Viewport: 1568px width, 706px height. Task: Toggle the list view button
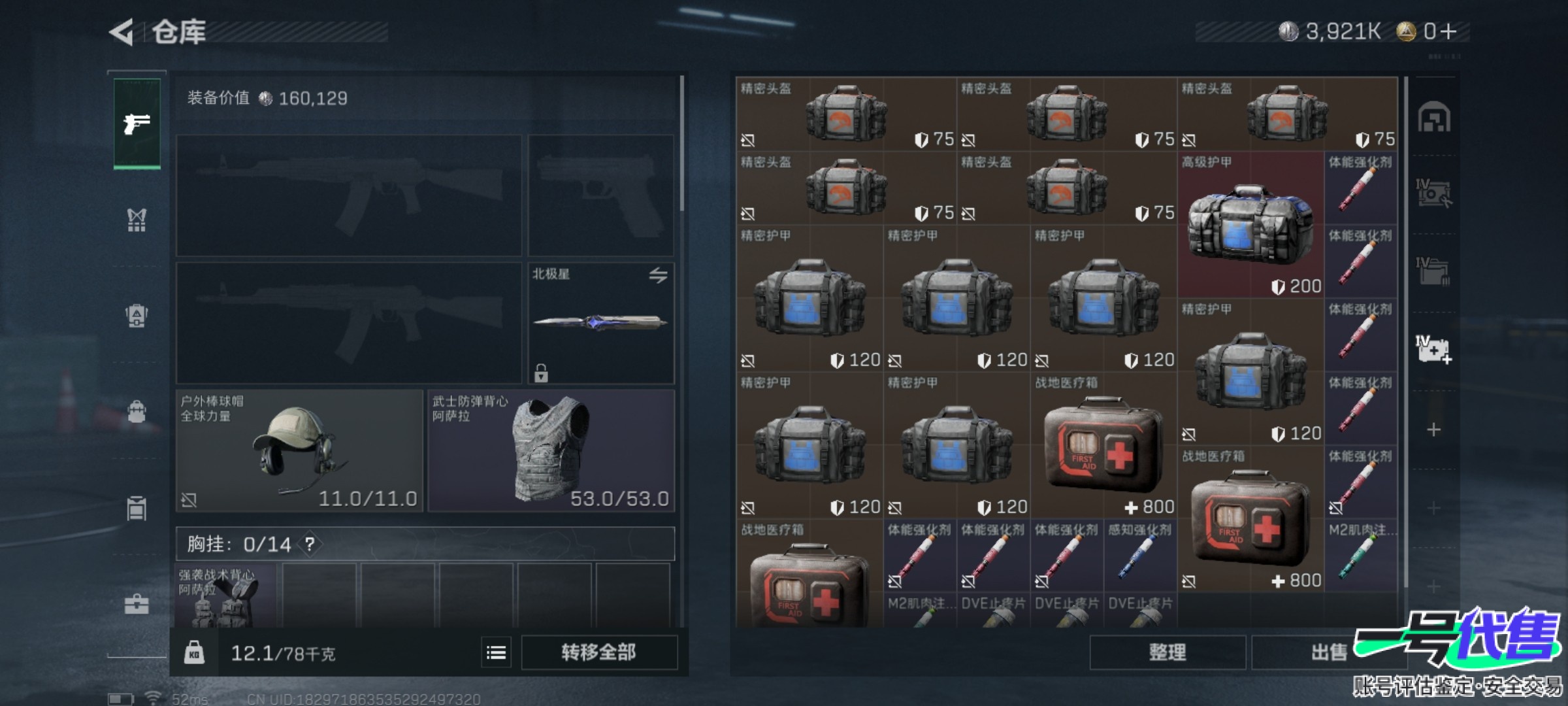point(497,652)
